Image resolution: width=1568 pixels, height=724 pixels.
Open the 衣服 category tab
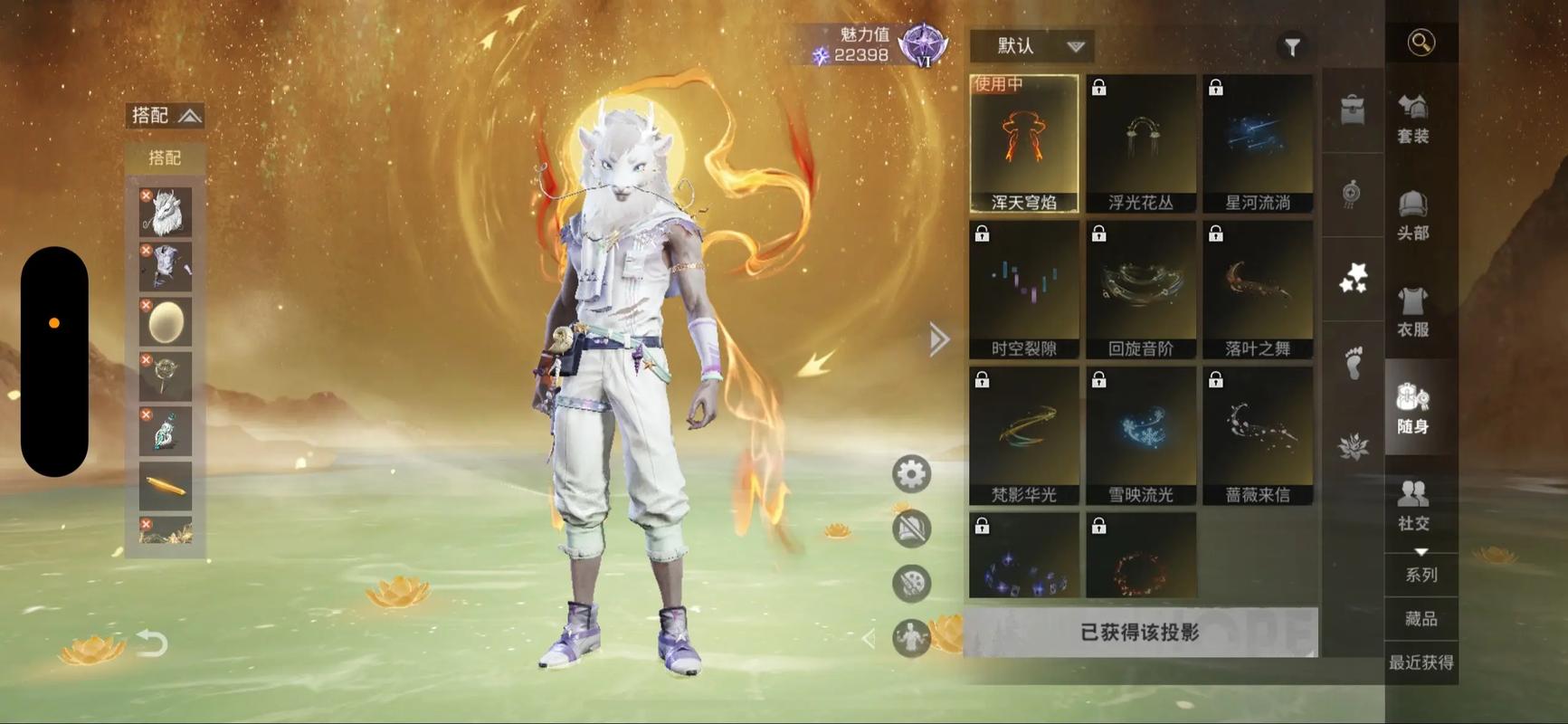pyautogui.click(x=1412, y=312)
